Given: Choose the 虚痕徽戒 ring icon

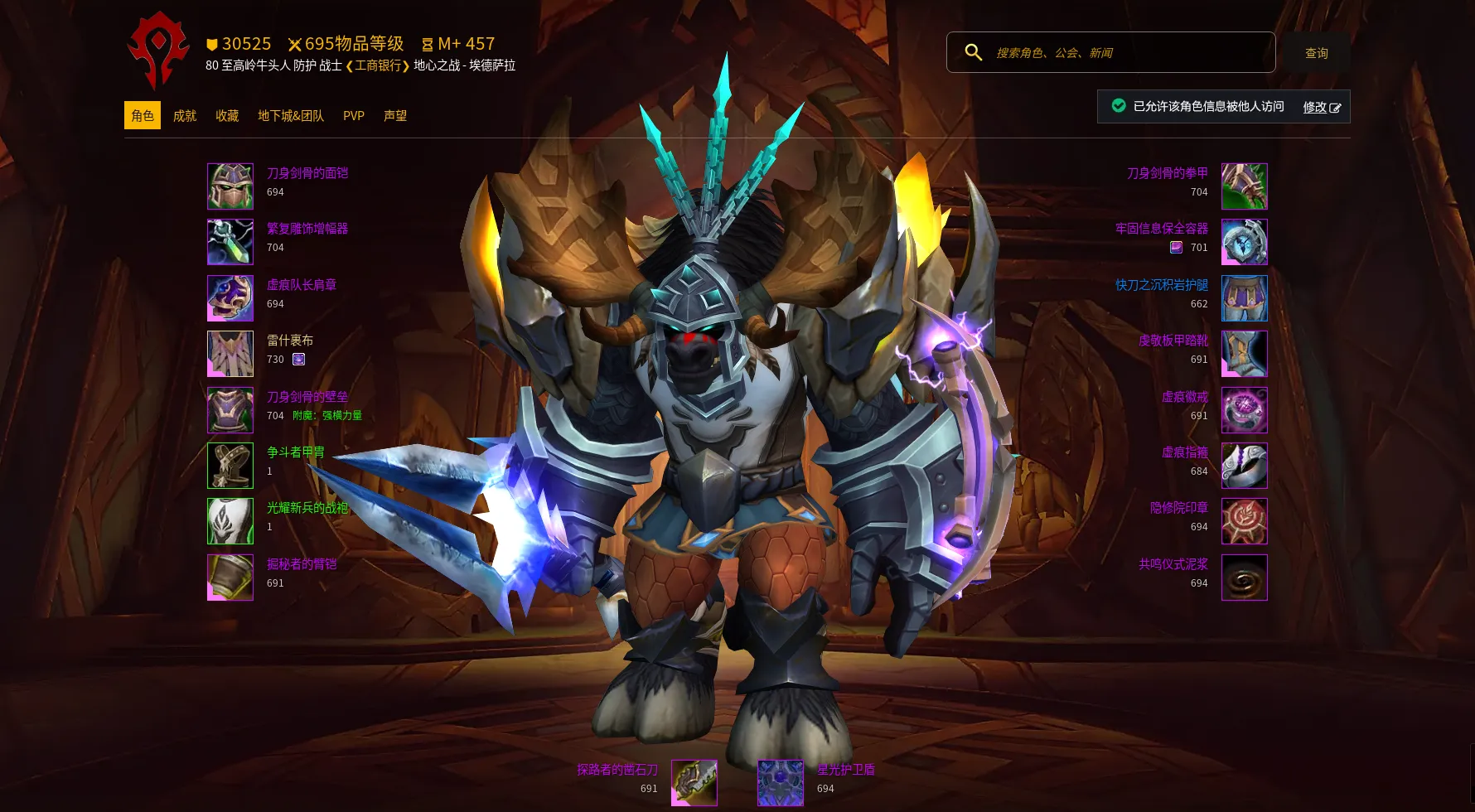Looking at the screenshot, I should coord(1245,410).
